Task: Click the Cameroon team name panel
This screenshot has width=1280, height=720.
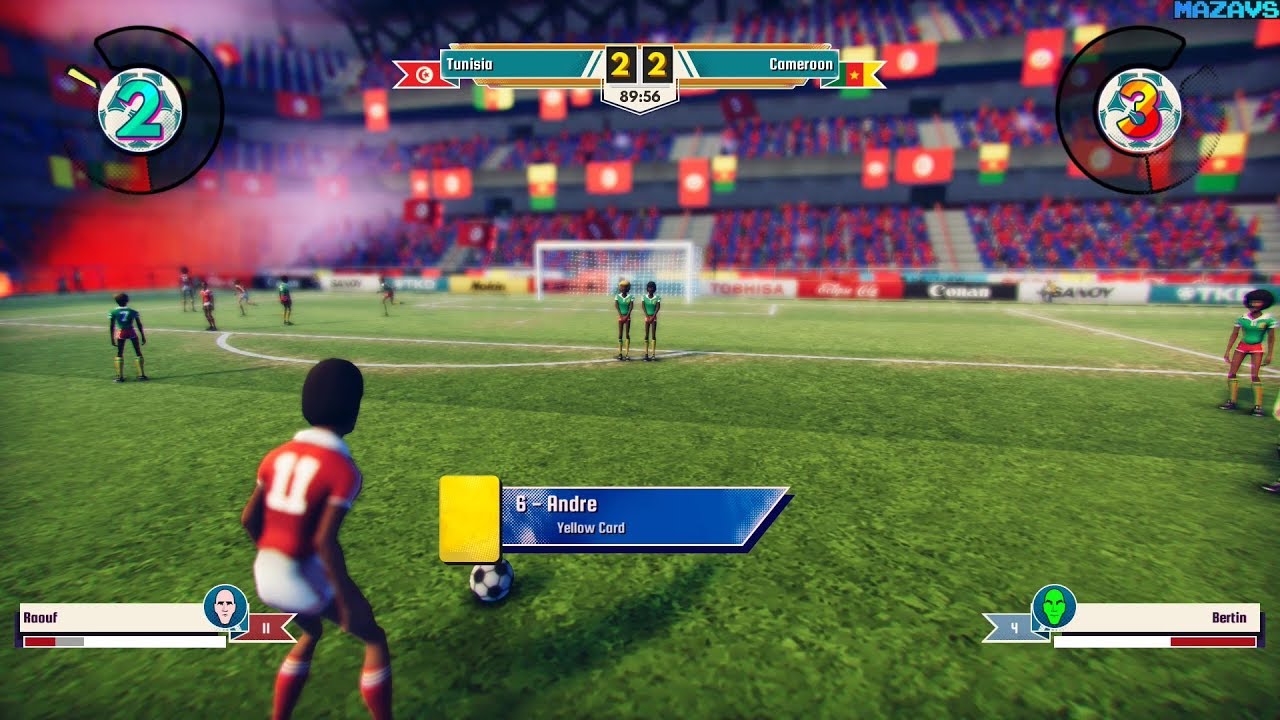Action: [760, 65]
